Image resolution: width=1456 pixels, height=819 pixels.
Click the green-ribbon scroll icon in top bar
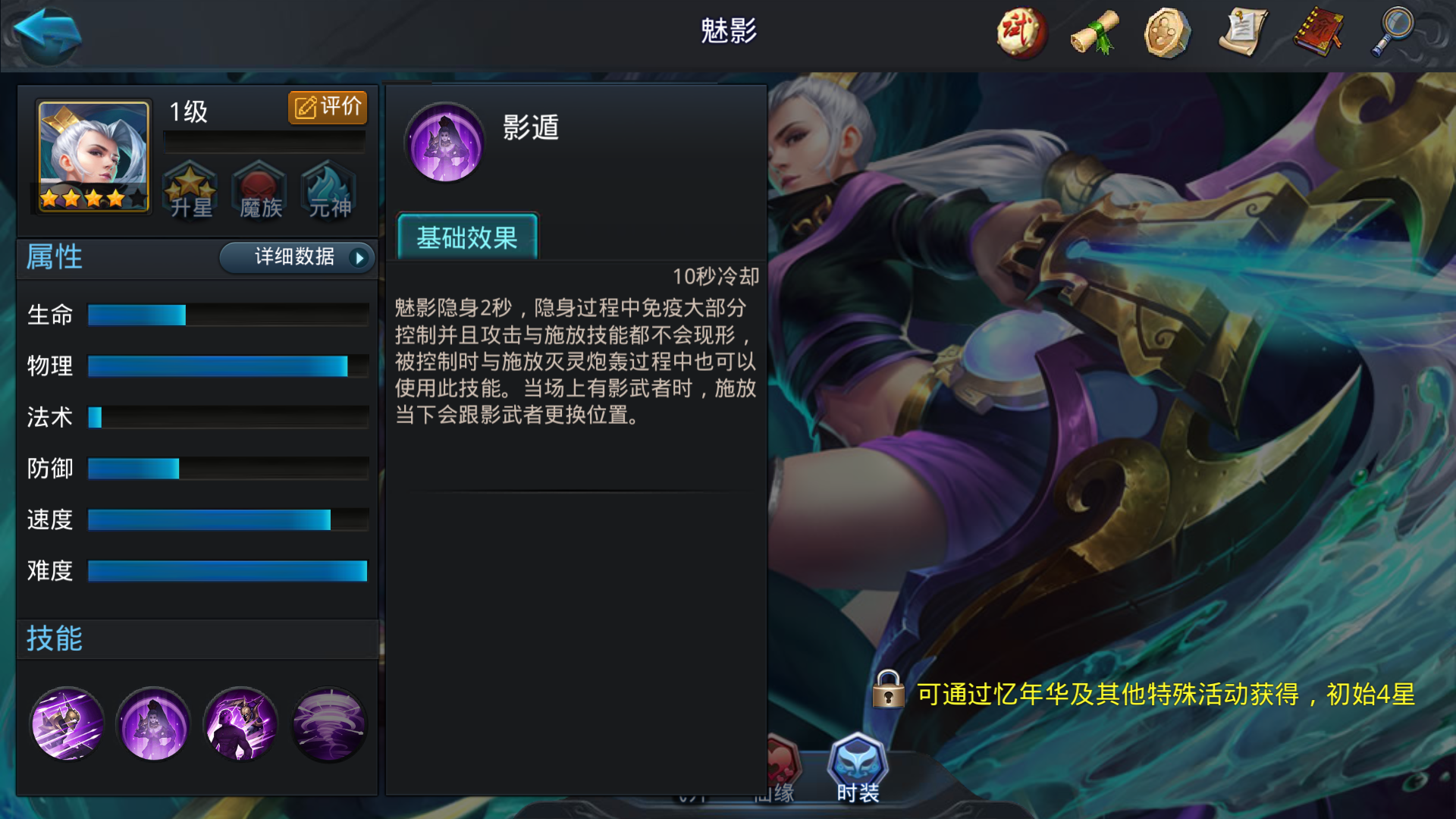pyautogui.click(x=1093, y=33)
